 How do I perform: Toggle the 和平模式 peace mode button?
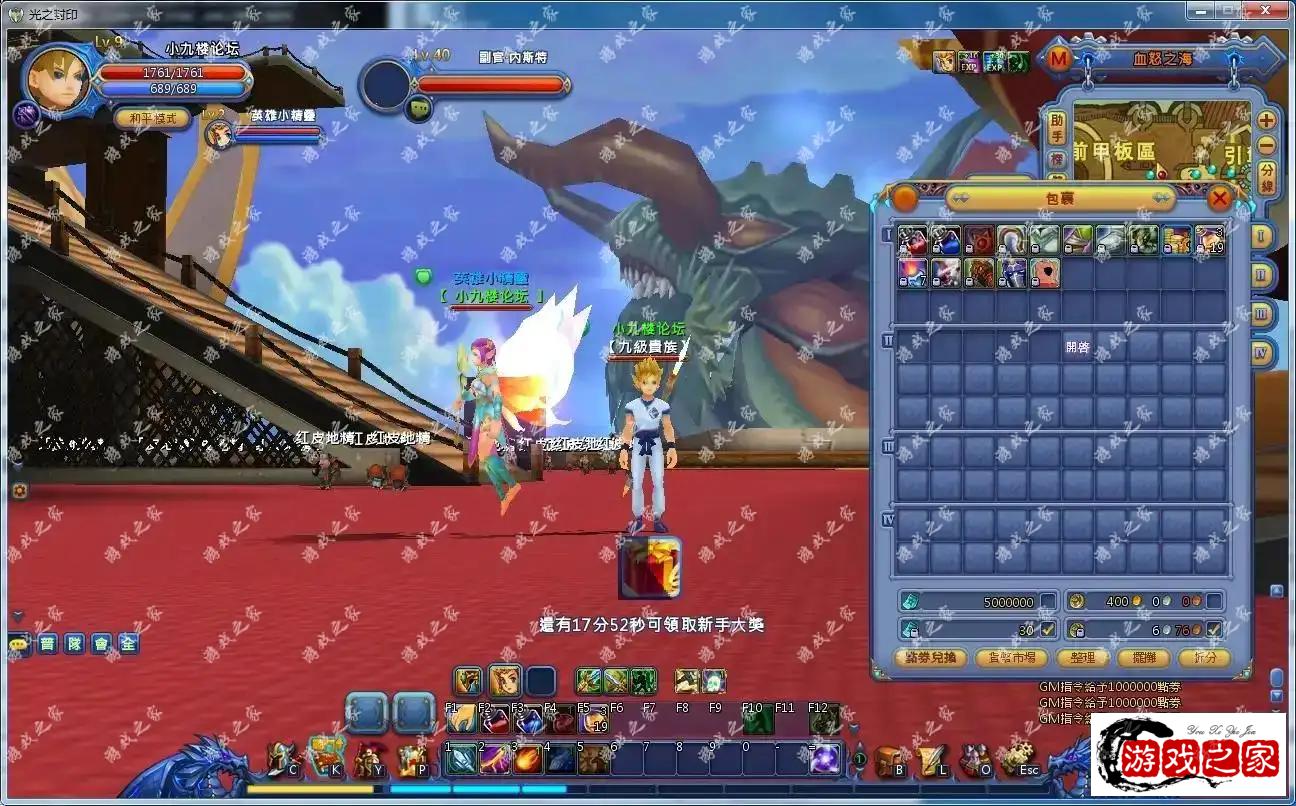point(152,118)
